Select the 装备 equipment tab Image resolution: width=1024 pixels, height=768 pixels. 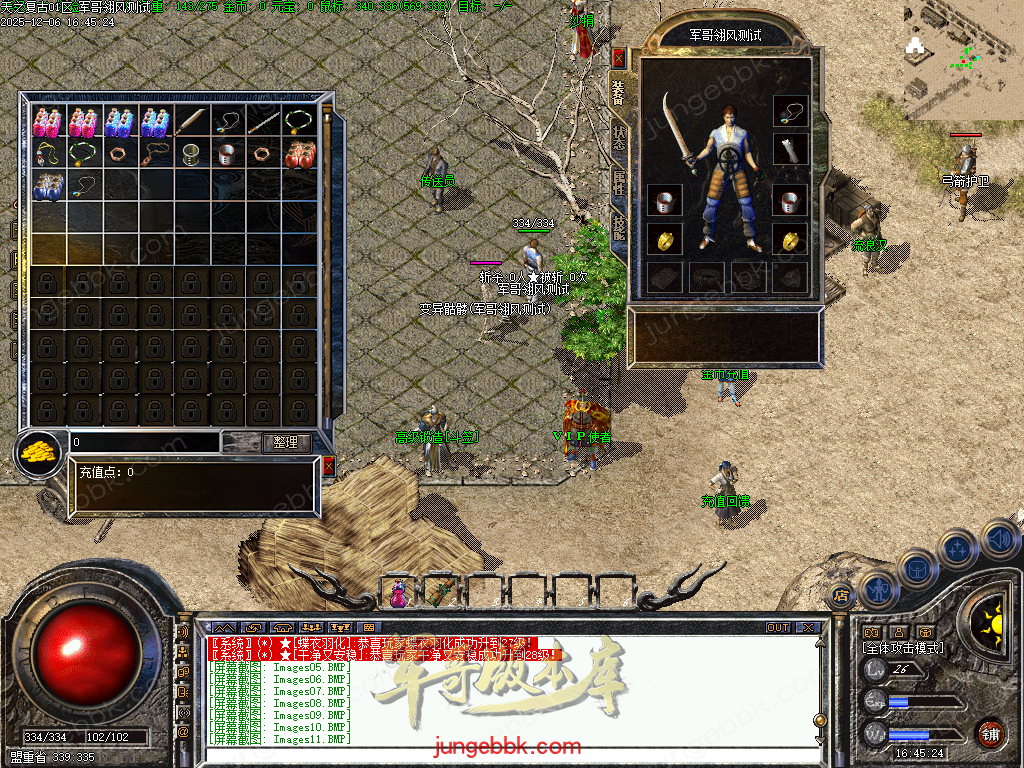(x=618, y=92)
